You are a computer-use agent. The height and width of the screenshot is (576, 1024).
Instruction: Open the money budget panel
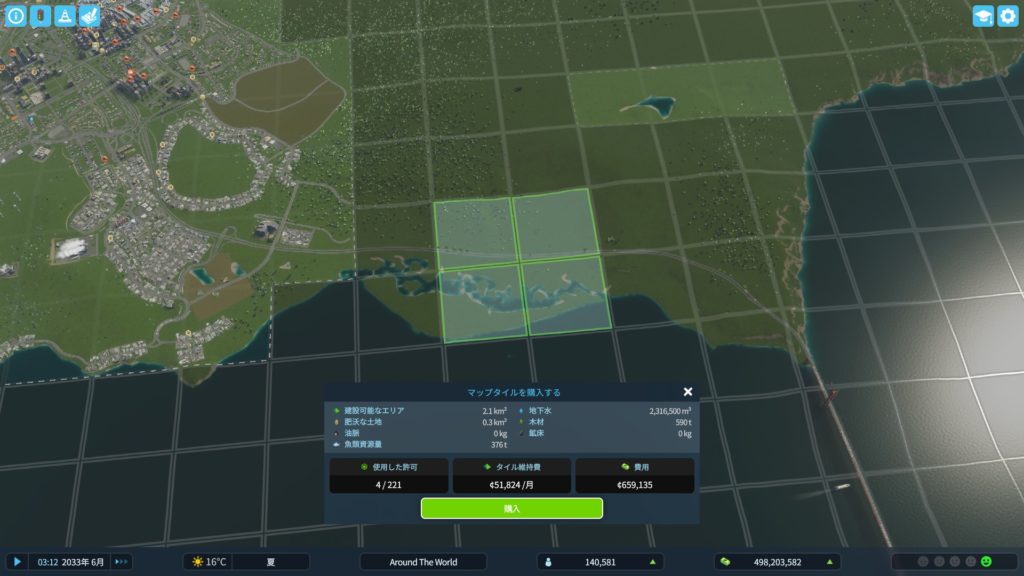(776, 562)
